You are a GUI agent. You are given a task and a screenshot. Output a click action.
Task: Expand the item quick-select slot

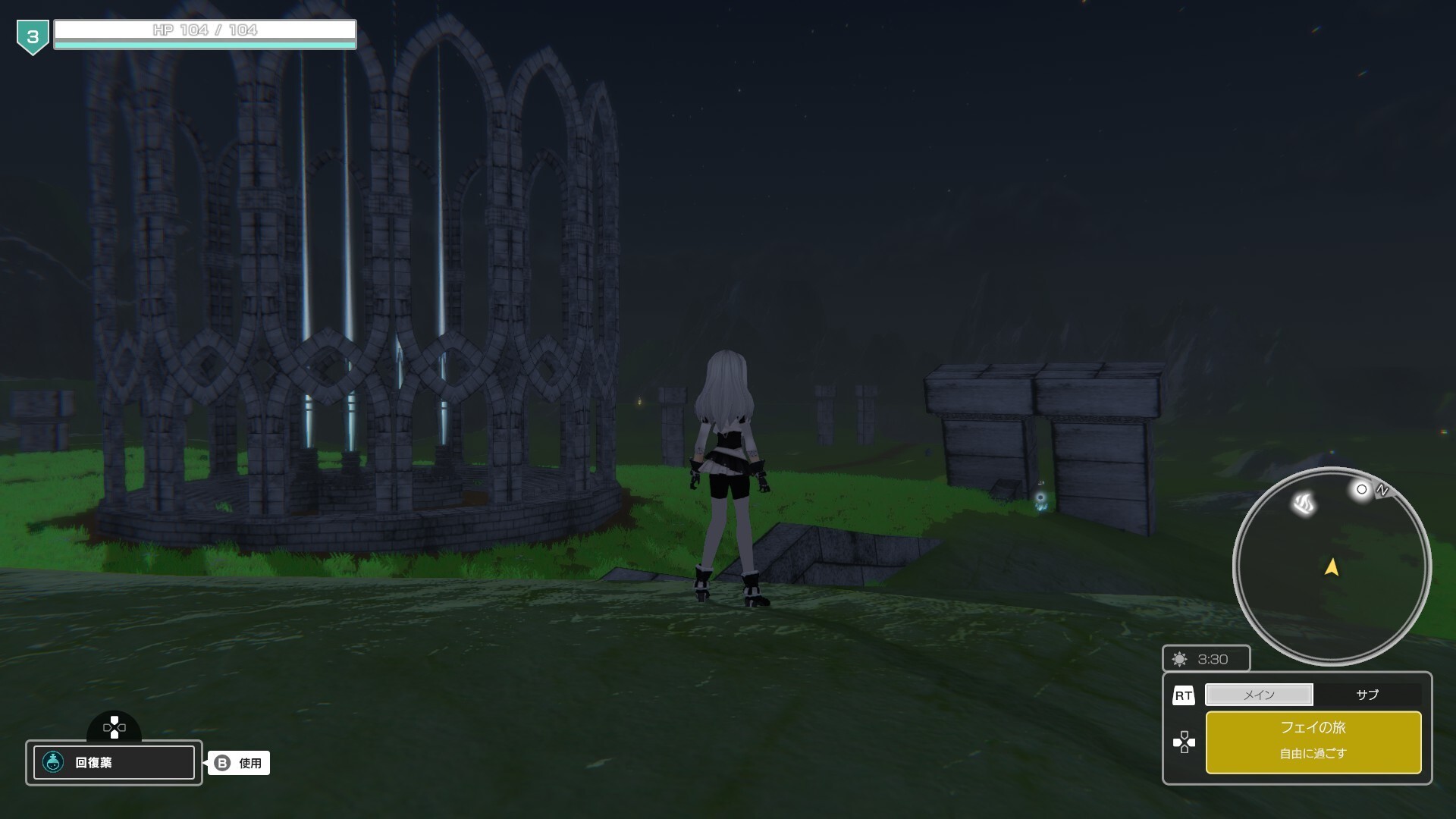pyautogui.click(x=114, y=763)
